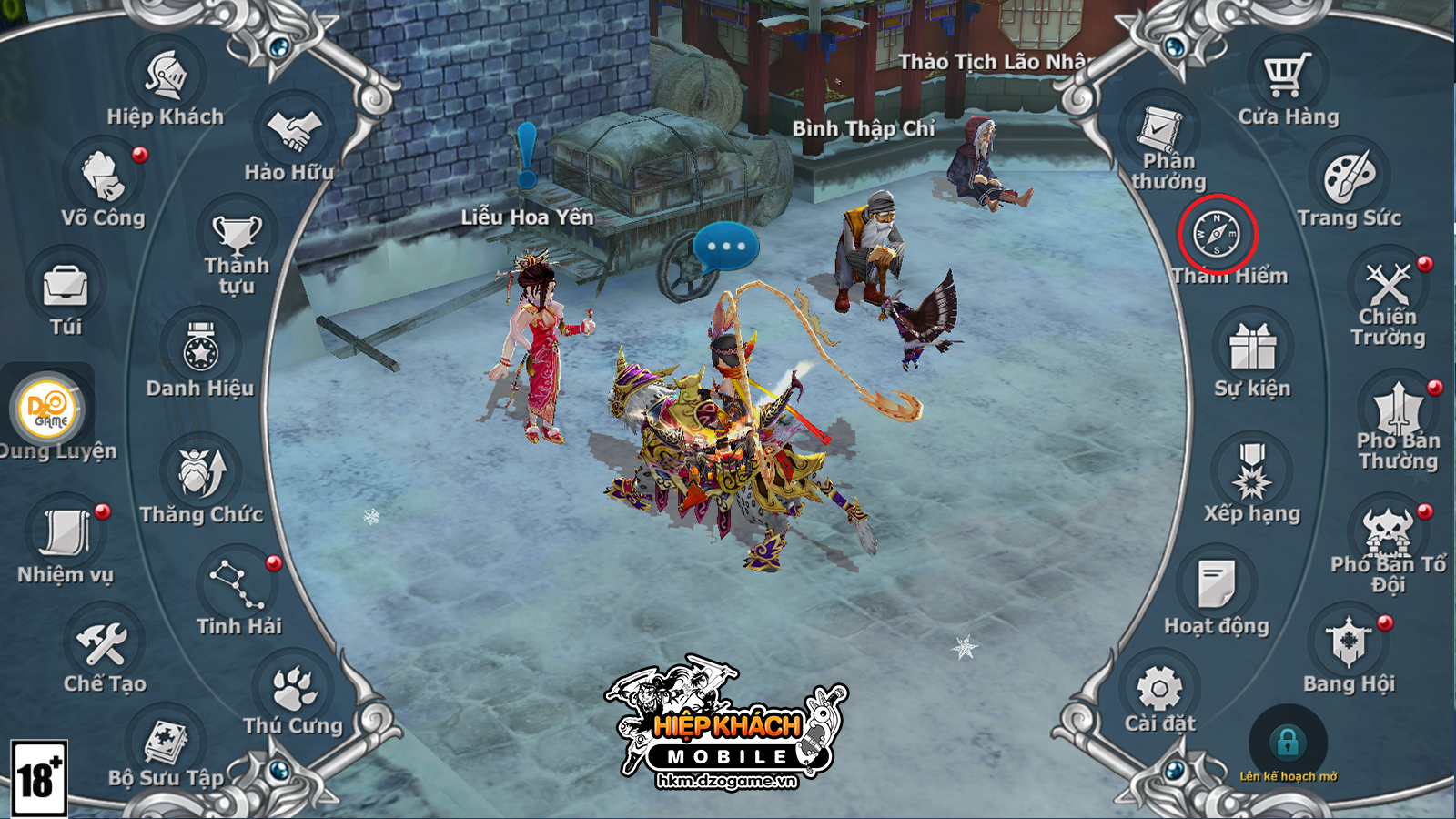Image resolution: width=1456 pixels, height=819 pixels.
Task: Click the Thám Hiểm compass icon
Action: 1217,234
